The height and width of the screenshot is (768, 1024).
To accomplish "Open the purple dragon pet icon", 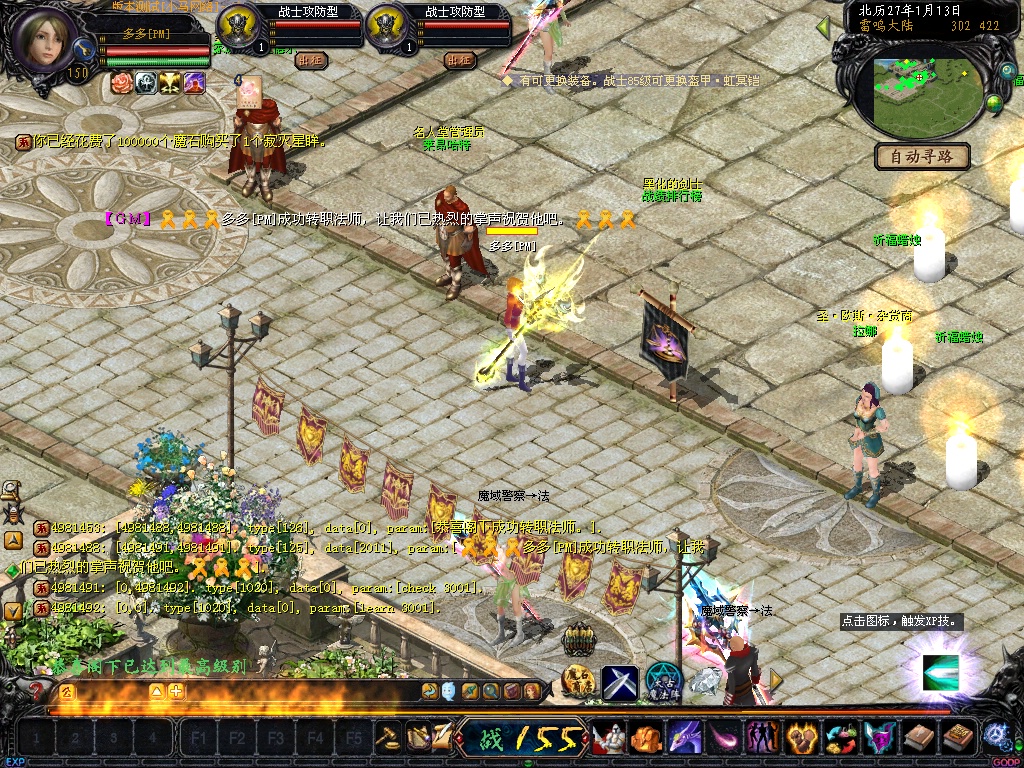I will tap(685, 738).
